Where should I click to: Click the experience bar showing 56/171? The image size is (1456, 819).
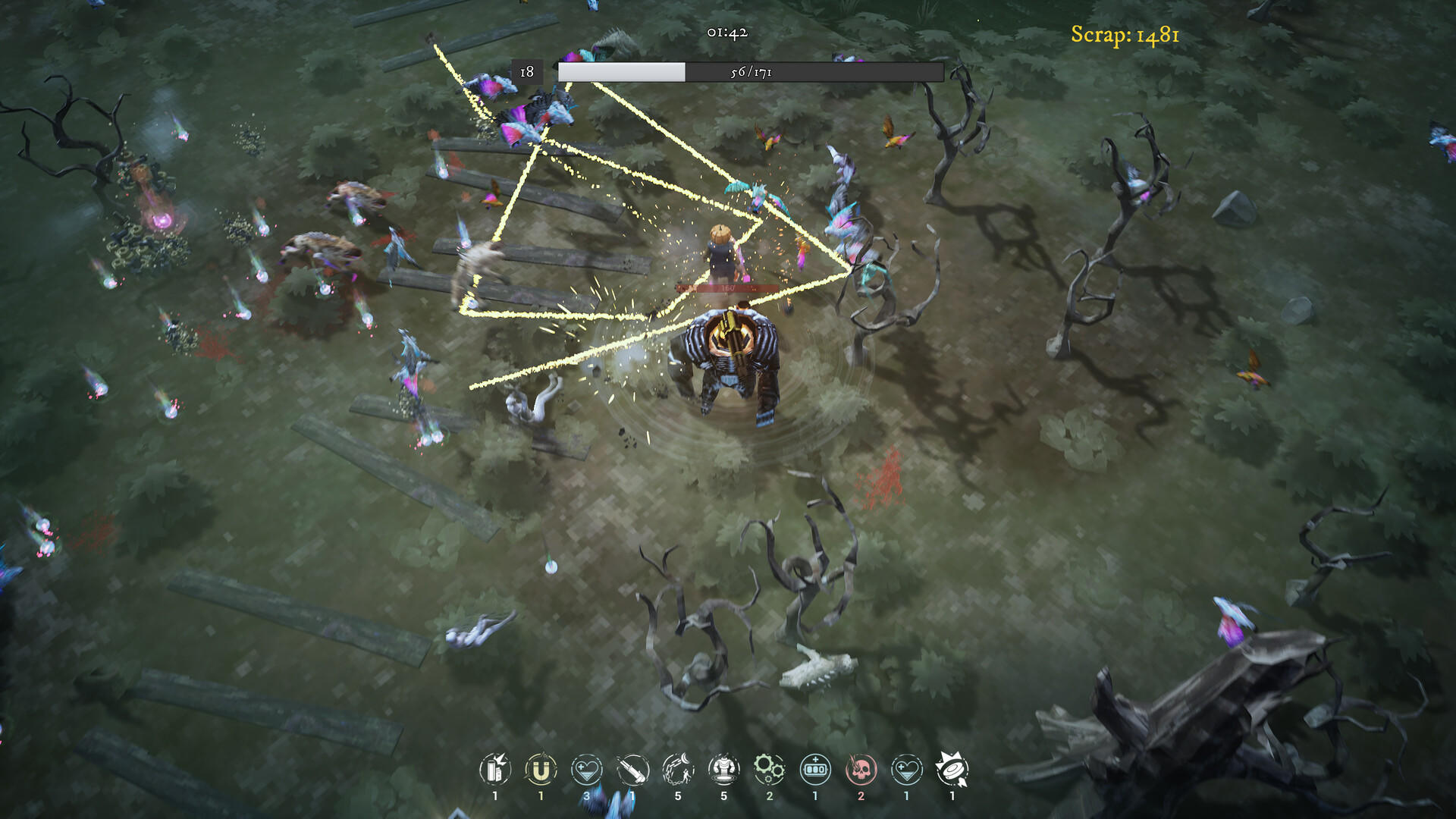747,71
